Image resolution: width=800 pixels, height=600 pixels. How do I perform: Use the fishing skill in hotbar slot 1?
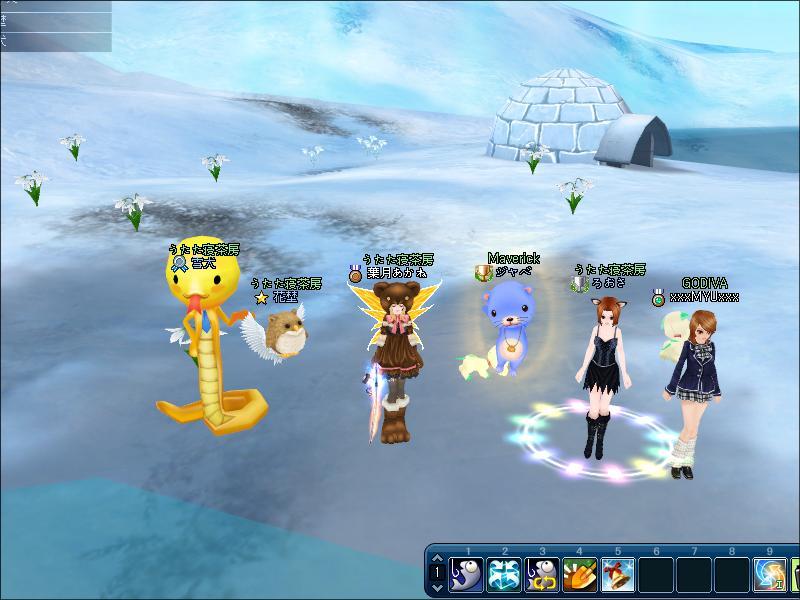[467, 575]
